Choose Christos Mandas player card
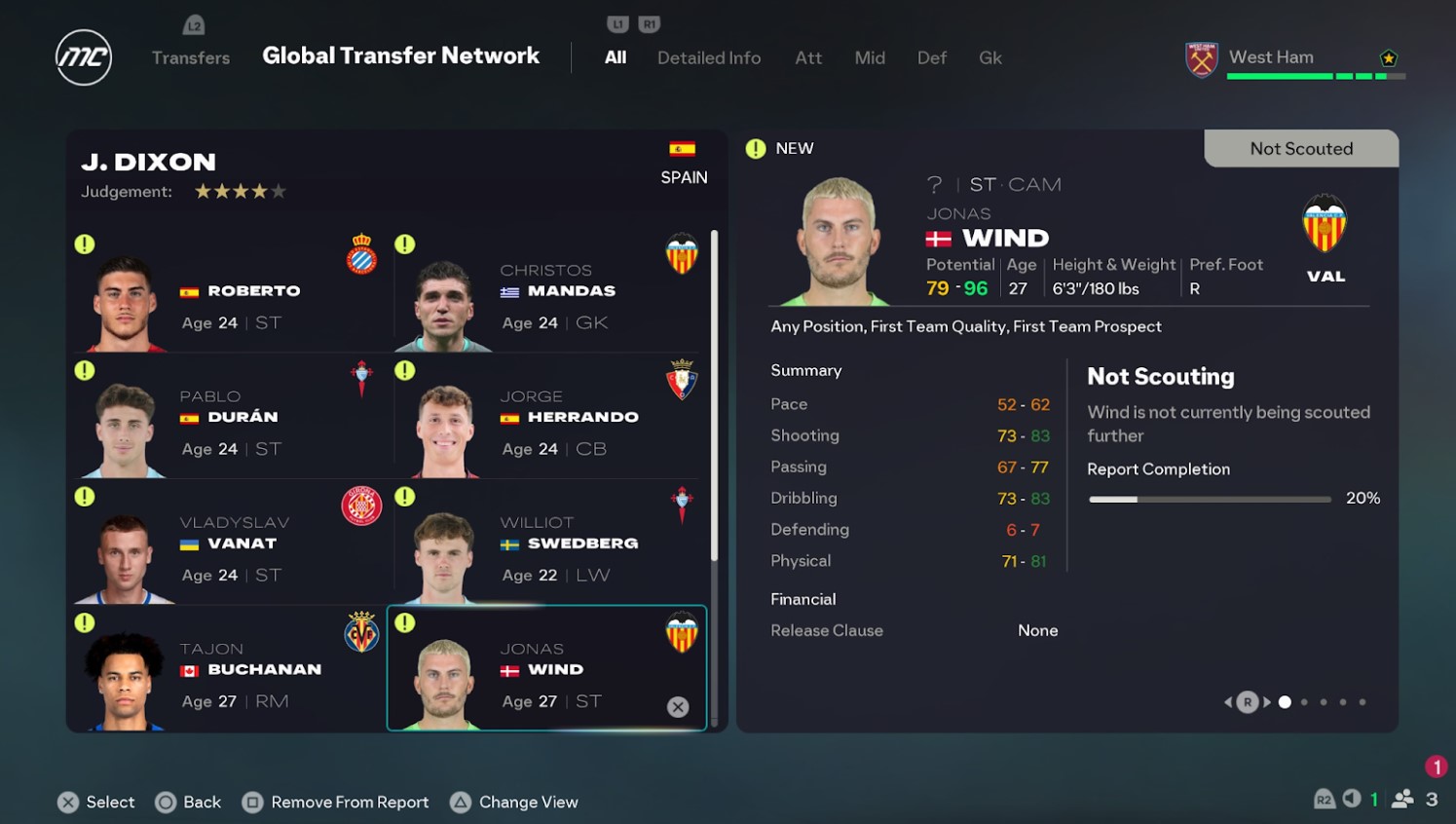1456x824 pixels. [550, 290]
